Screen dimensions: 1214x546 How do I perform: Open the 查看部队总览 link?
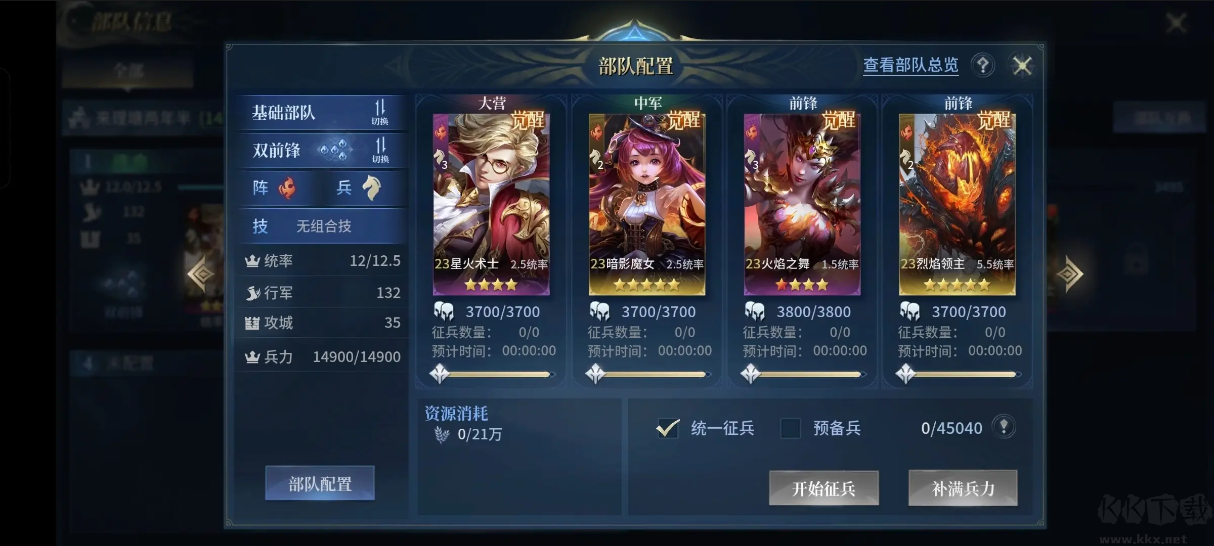[910, 66]
